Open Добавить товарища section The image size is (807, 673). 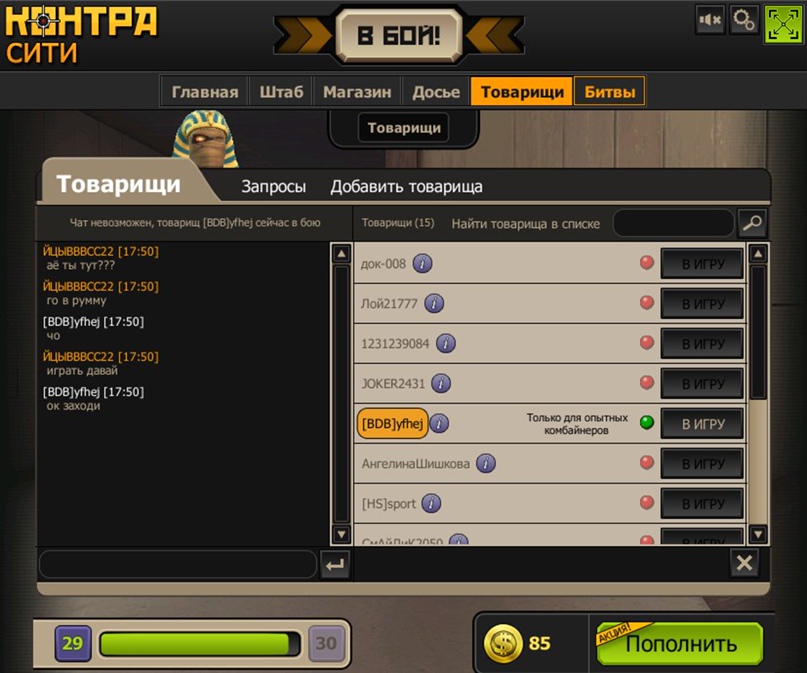point(406,186)
